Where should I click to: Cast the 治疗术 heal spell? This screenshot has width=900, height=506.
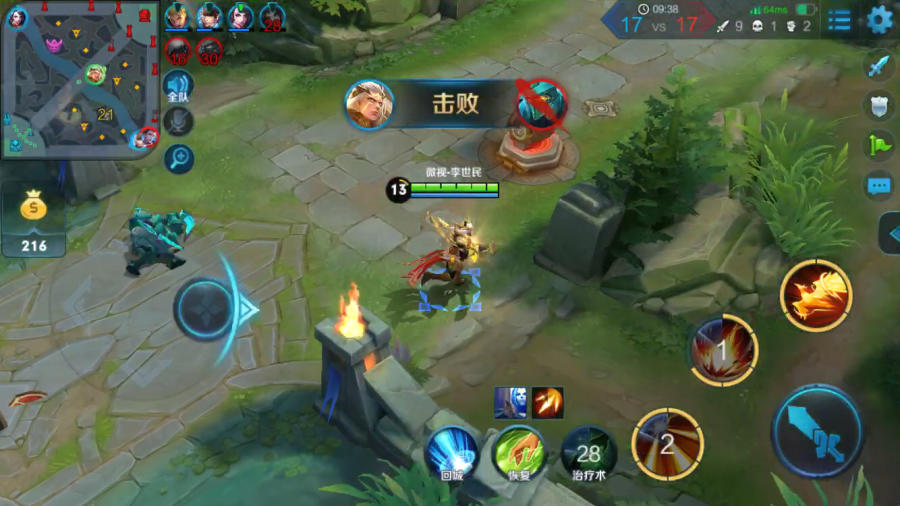point(588,452)
